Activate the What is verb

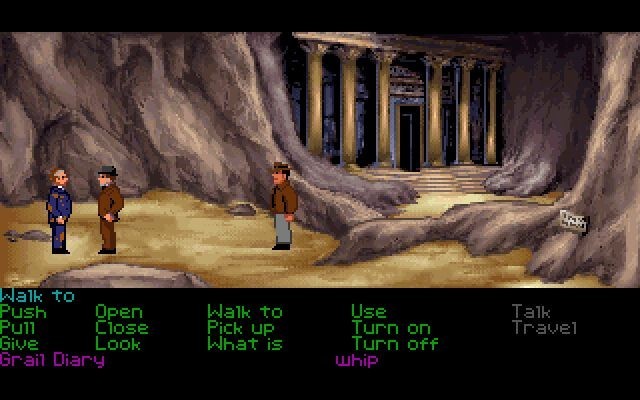pos(245,344)
